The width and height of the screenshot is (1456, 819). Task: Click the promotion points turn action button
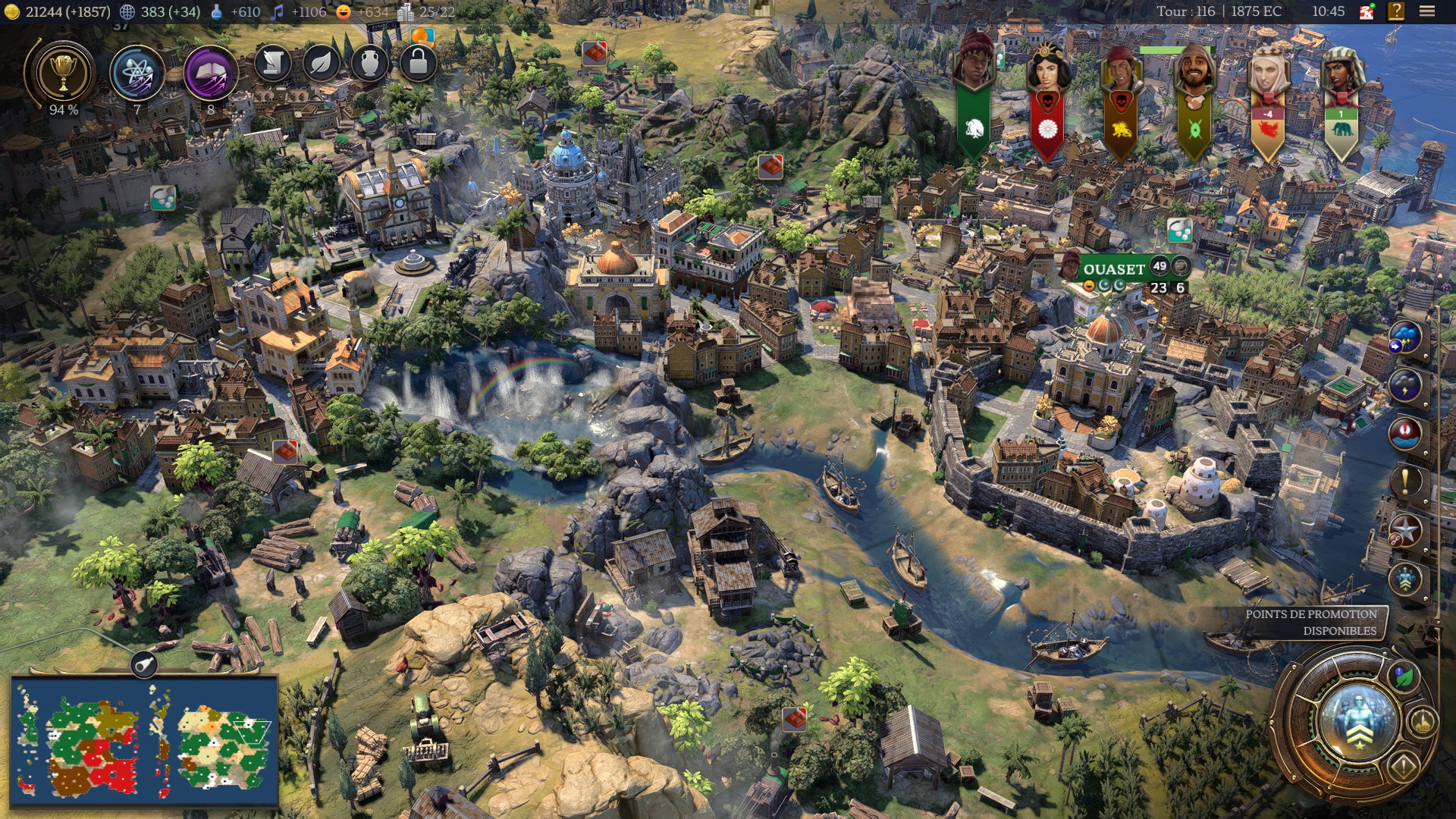1358,719
